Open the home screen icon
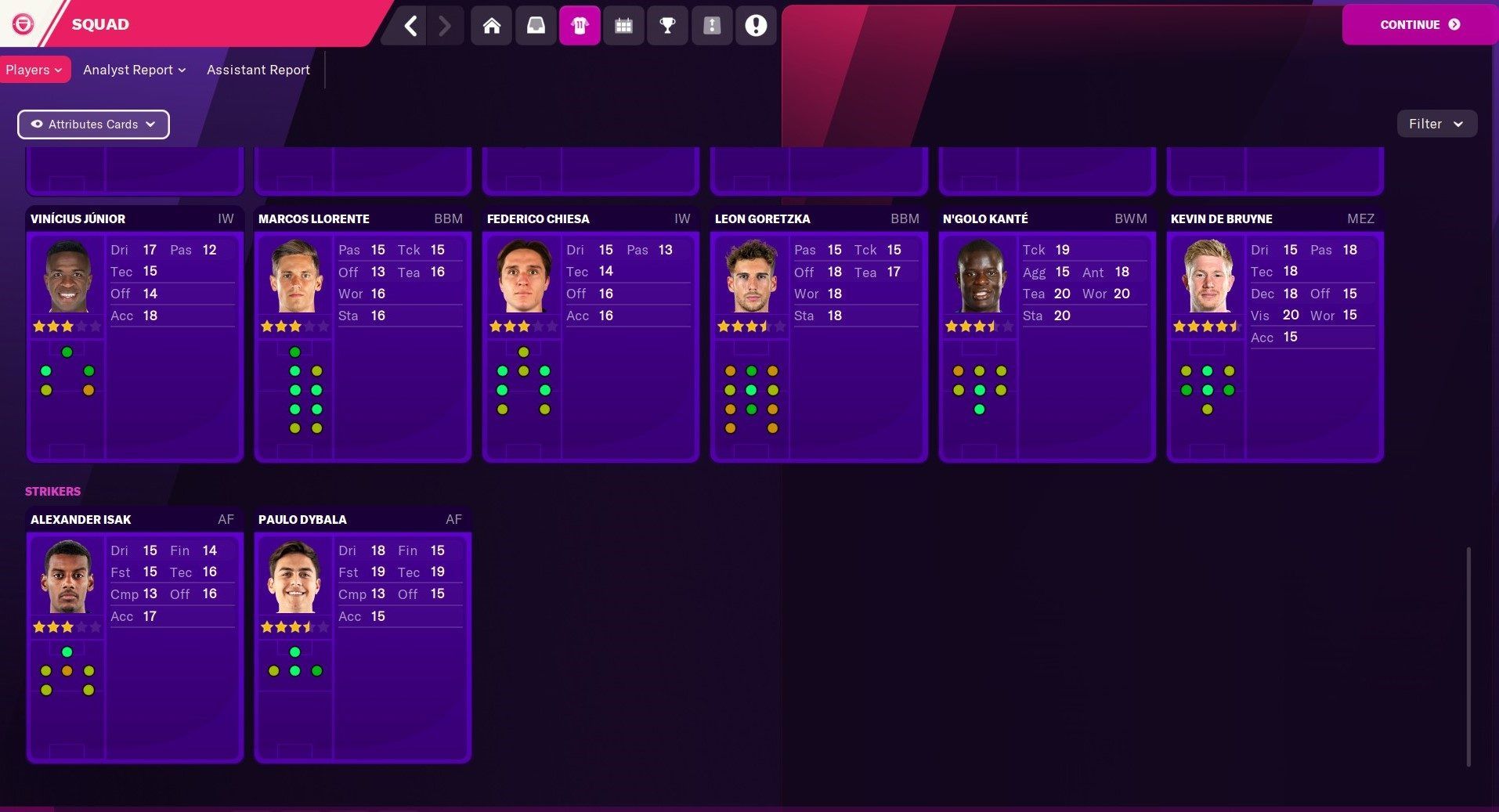1499x812 pixels. coord(491,25)
